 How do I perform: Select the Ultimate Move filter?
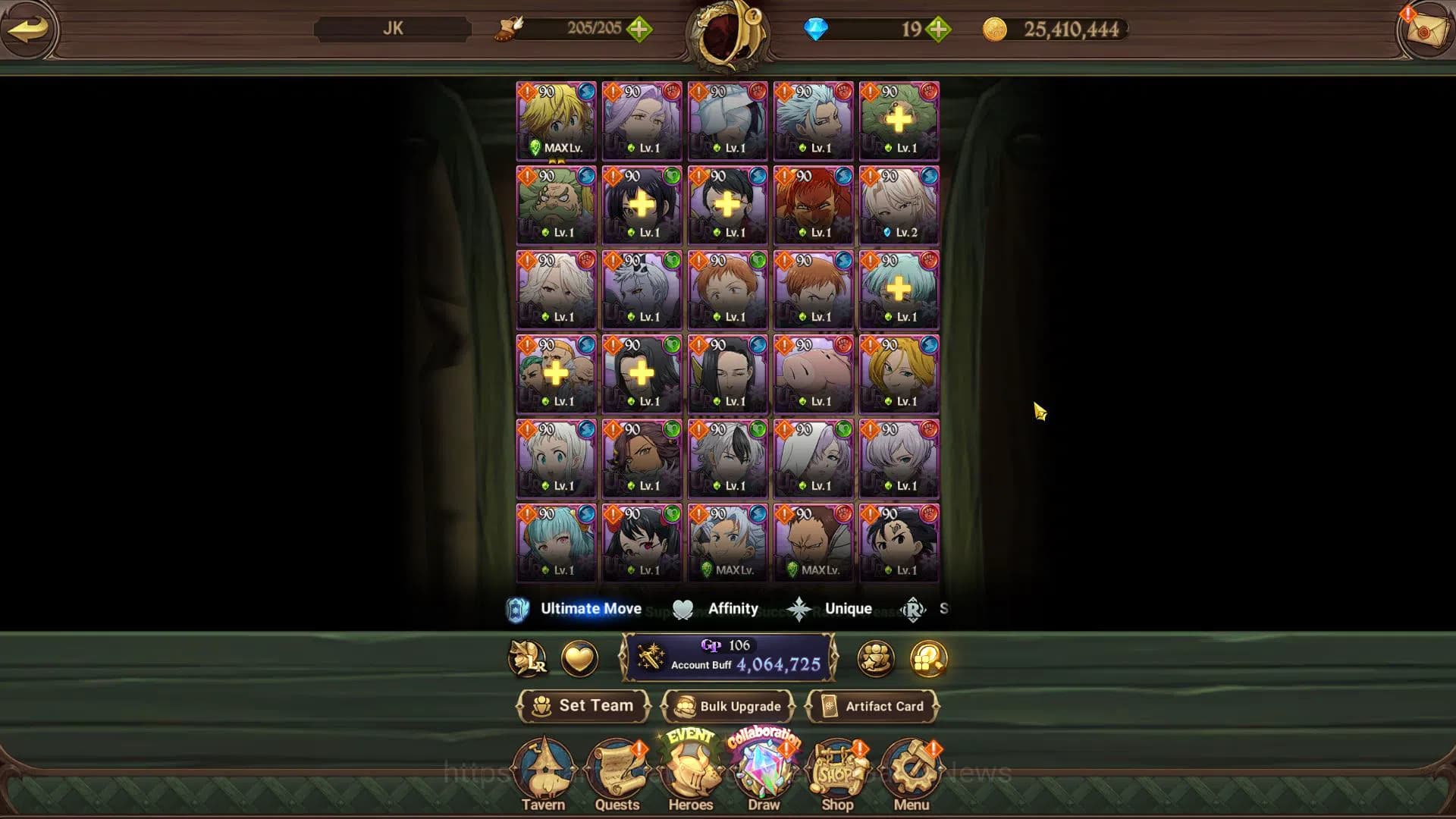point(576,609)
